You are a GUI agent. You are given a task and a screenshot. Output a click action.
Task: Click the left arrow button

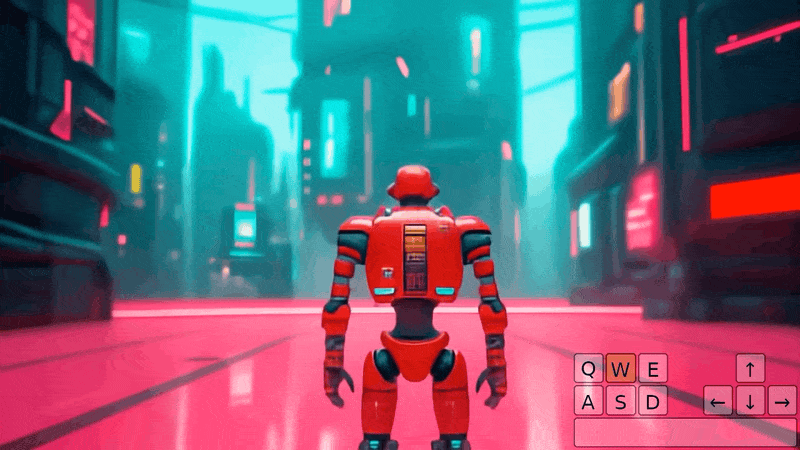tap(718, 401)
